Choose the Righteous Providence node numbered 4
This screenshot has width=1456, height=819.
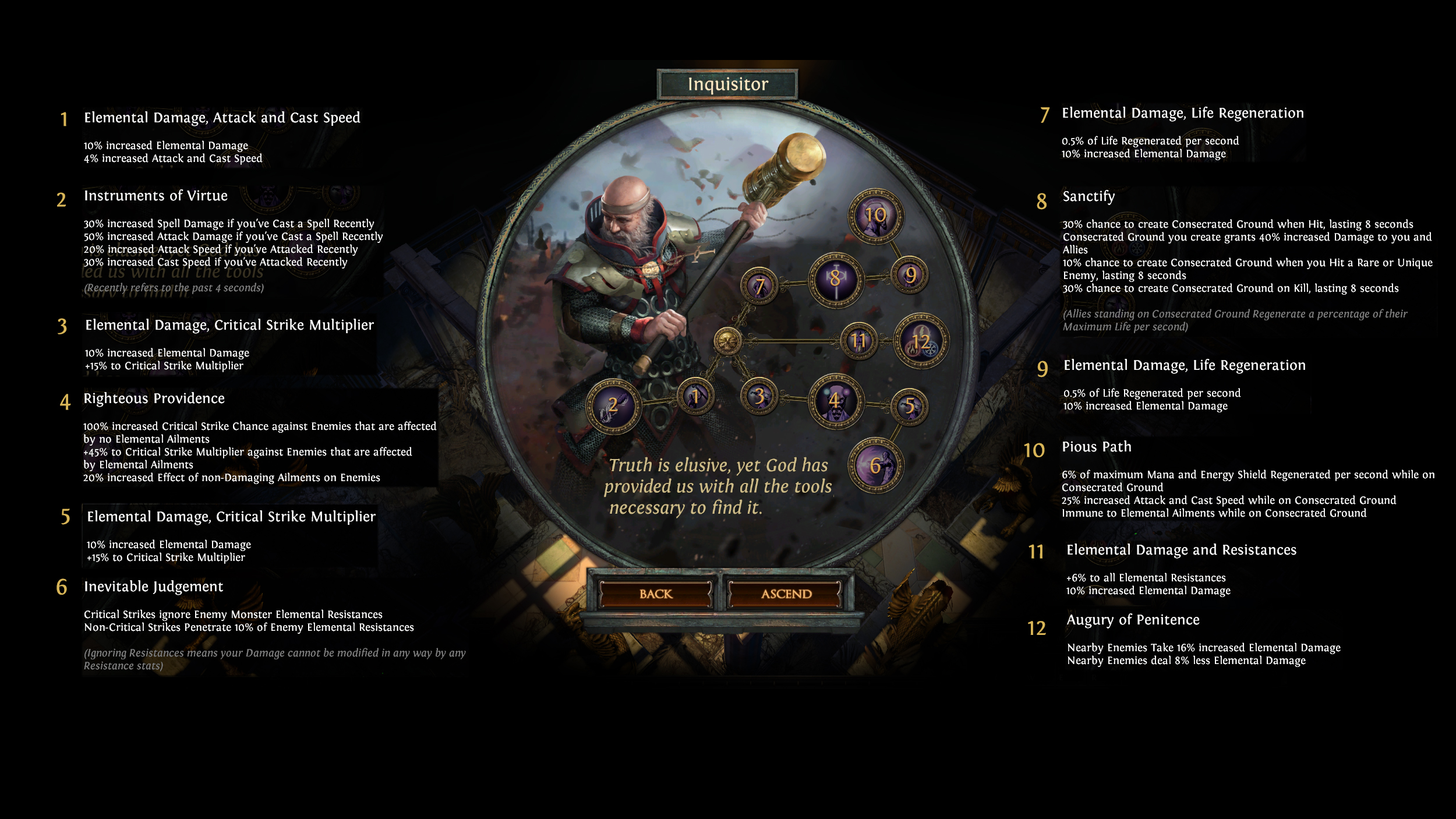[x=836, y=401]
